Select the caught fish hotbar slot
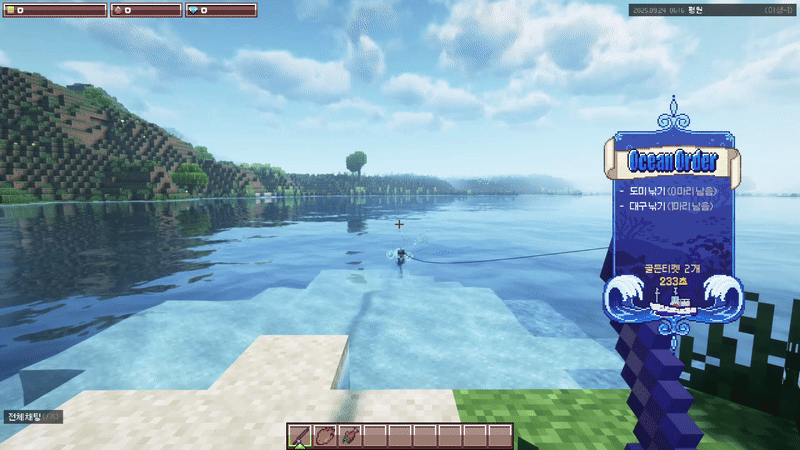This screenshot has width=800, height=450. coord(349,436)
